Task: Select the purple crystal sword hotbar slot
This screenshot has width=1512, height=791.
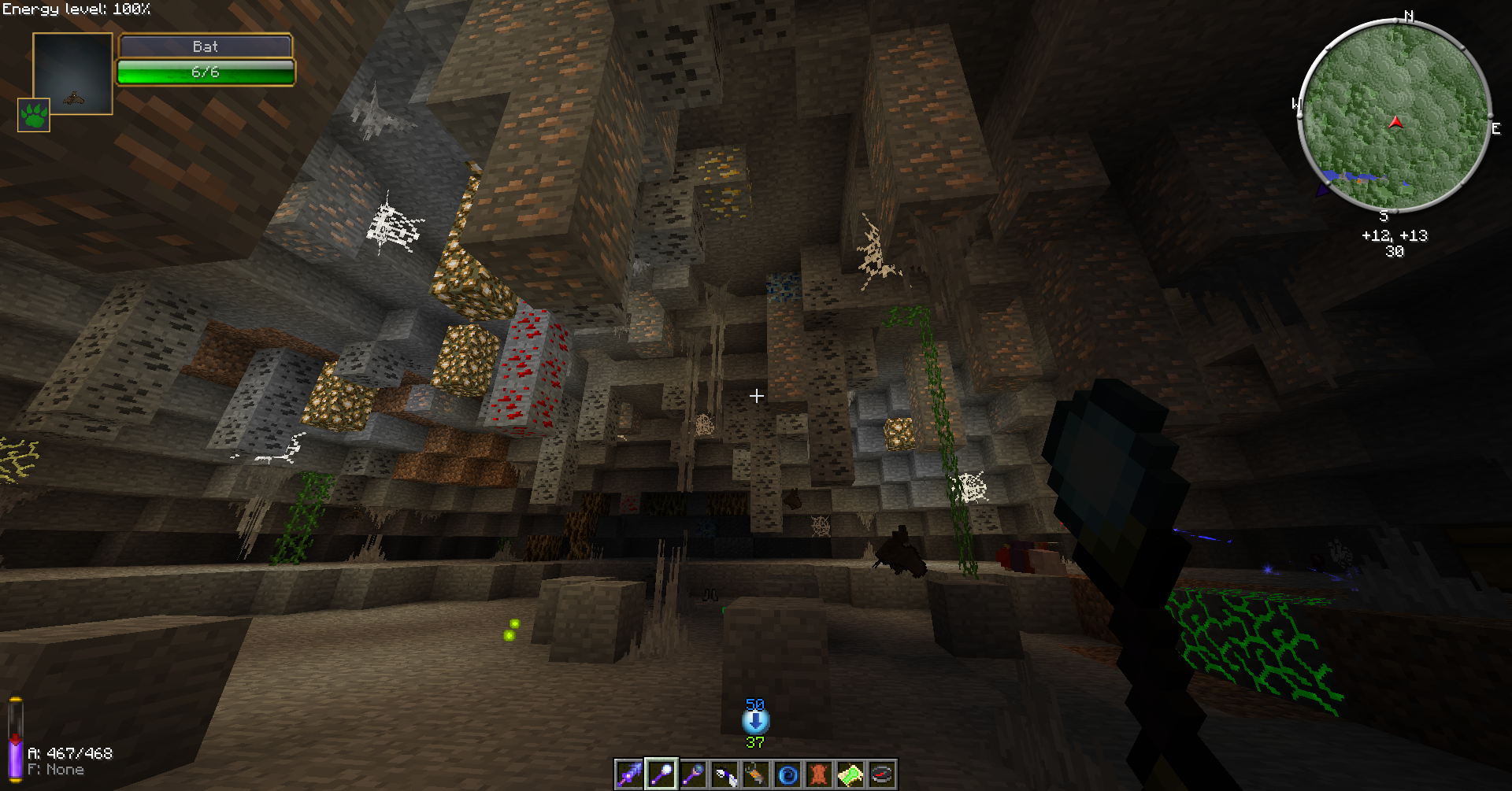Action: (x=629, y=775)
